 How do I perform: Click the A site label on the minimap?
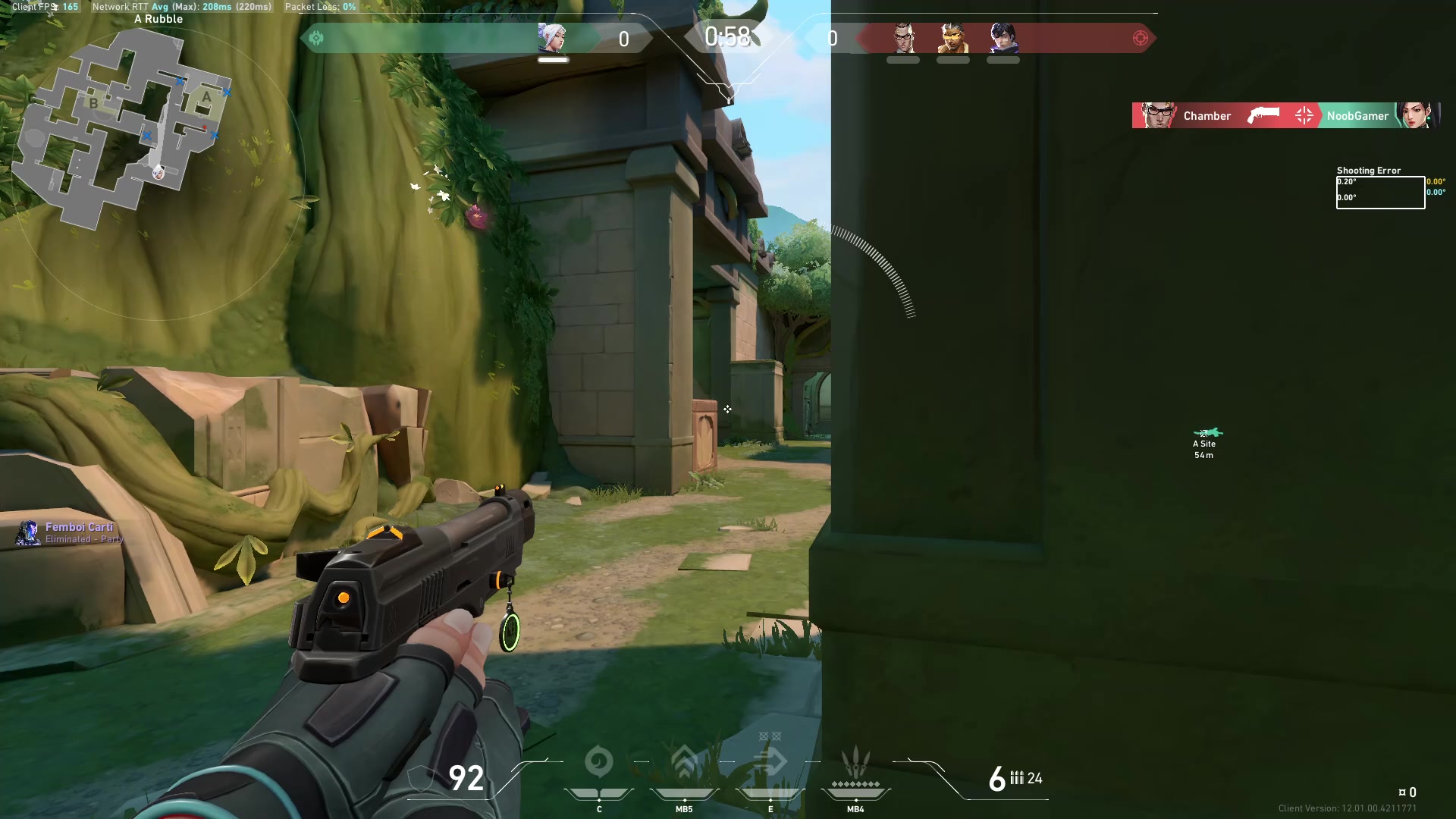click(206, 97)
